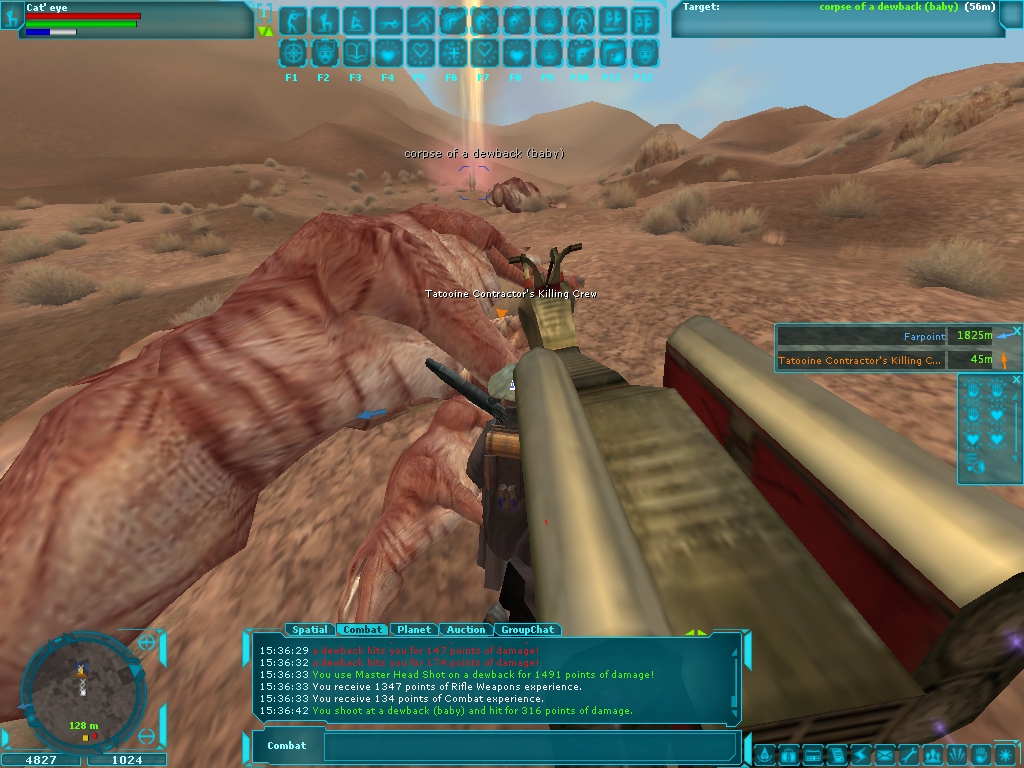This screenshot has height=768, width=1024.
Task: Open the wrench options icon
Action: pos(907,754)
